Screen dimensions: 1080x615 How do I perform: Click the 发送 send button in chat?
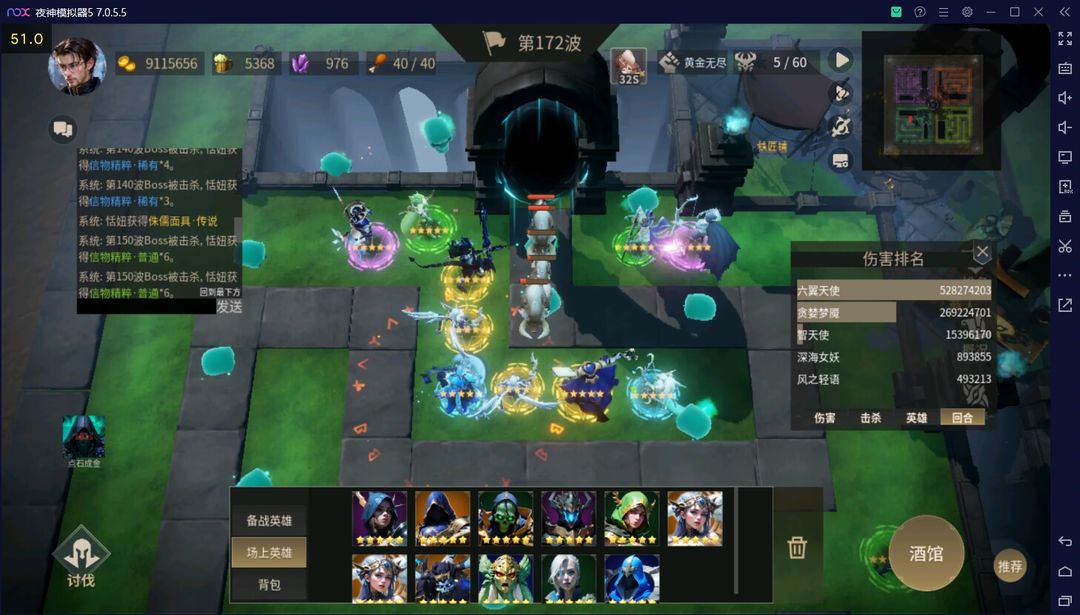(229, 307)
